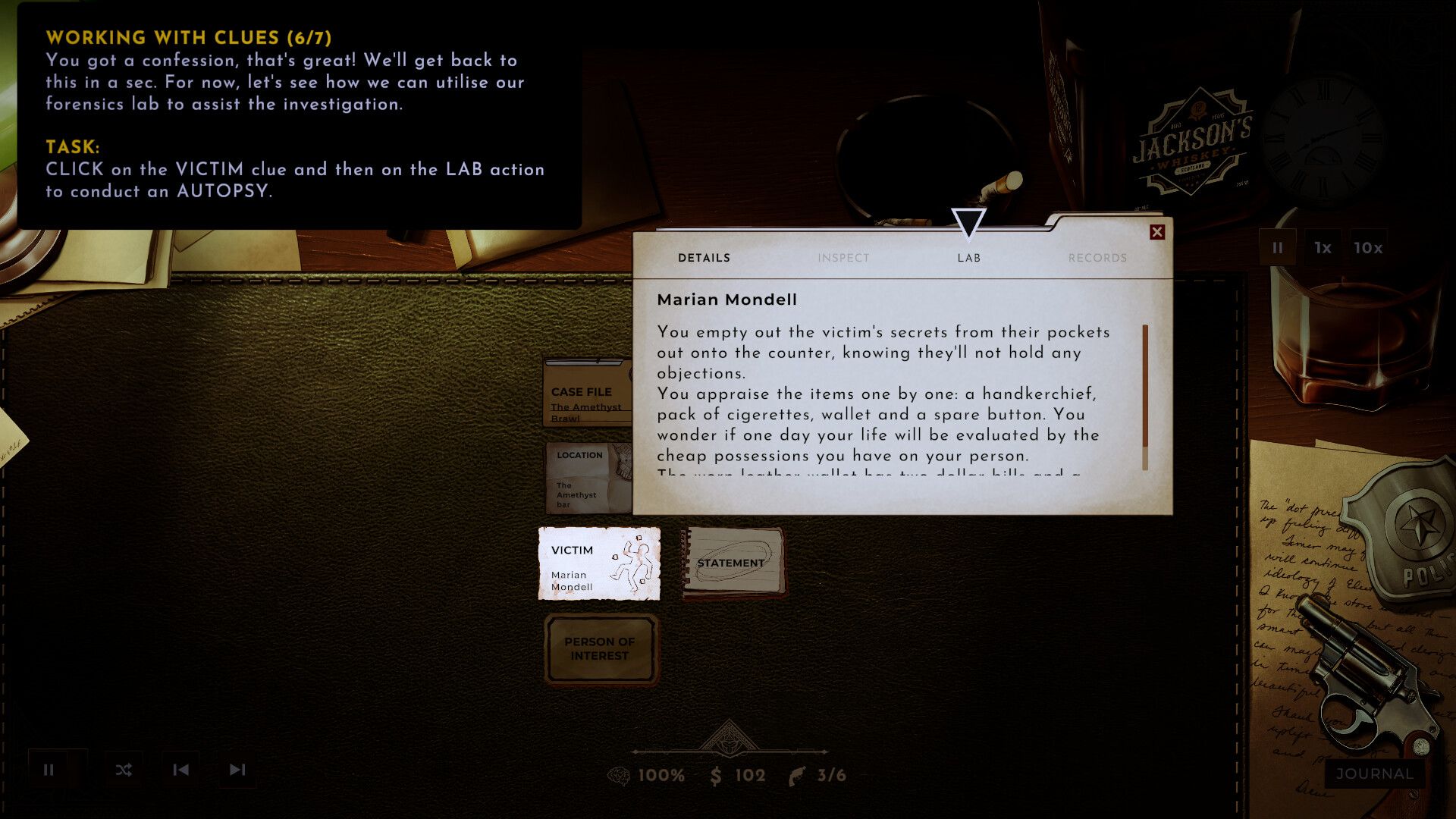This screenshot has height=819, width=1456.
Task: Switch to the RECORDS tab
Action: pos(1097,258)
